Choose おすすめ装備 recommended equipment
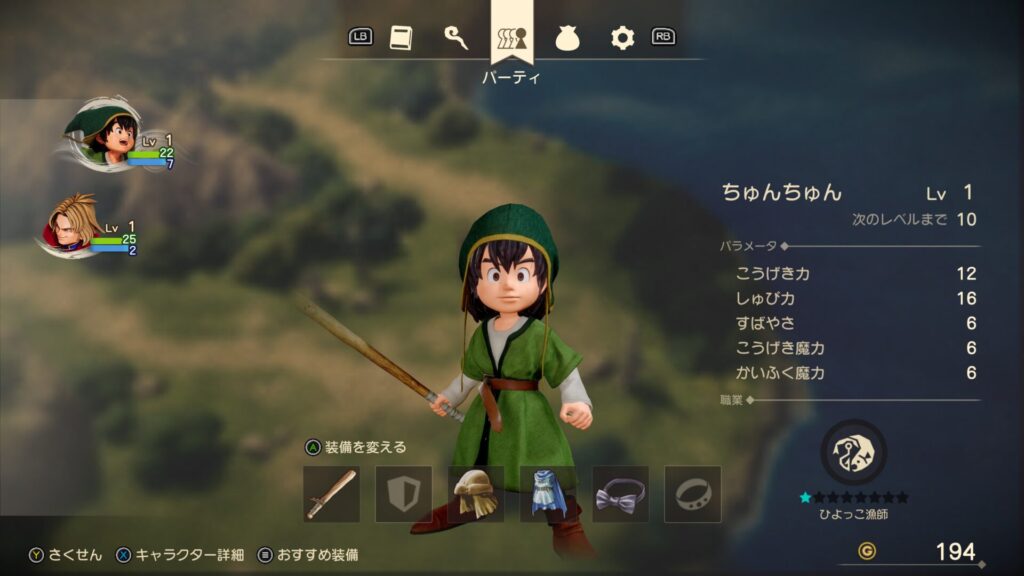Image resolution: width=1024 pixels, height=576 pixels. click(x=308, y=554)
